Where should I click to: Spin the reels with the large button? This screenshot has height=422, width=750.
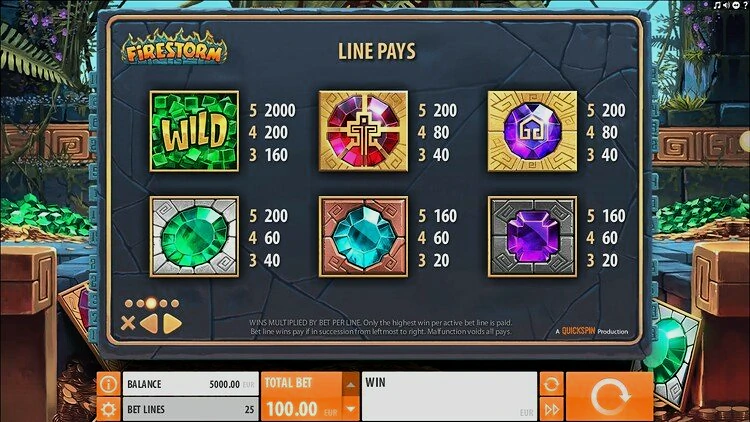click(x=608, y=397)
